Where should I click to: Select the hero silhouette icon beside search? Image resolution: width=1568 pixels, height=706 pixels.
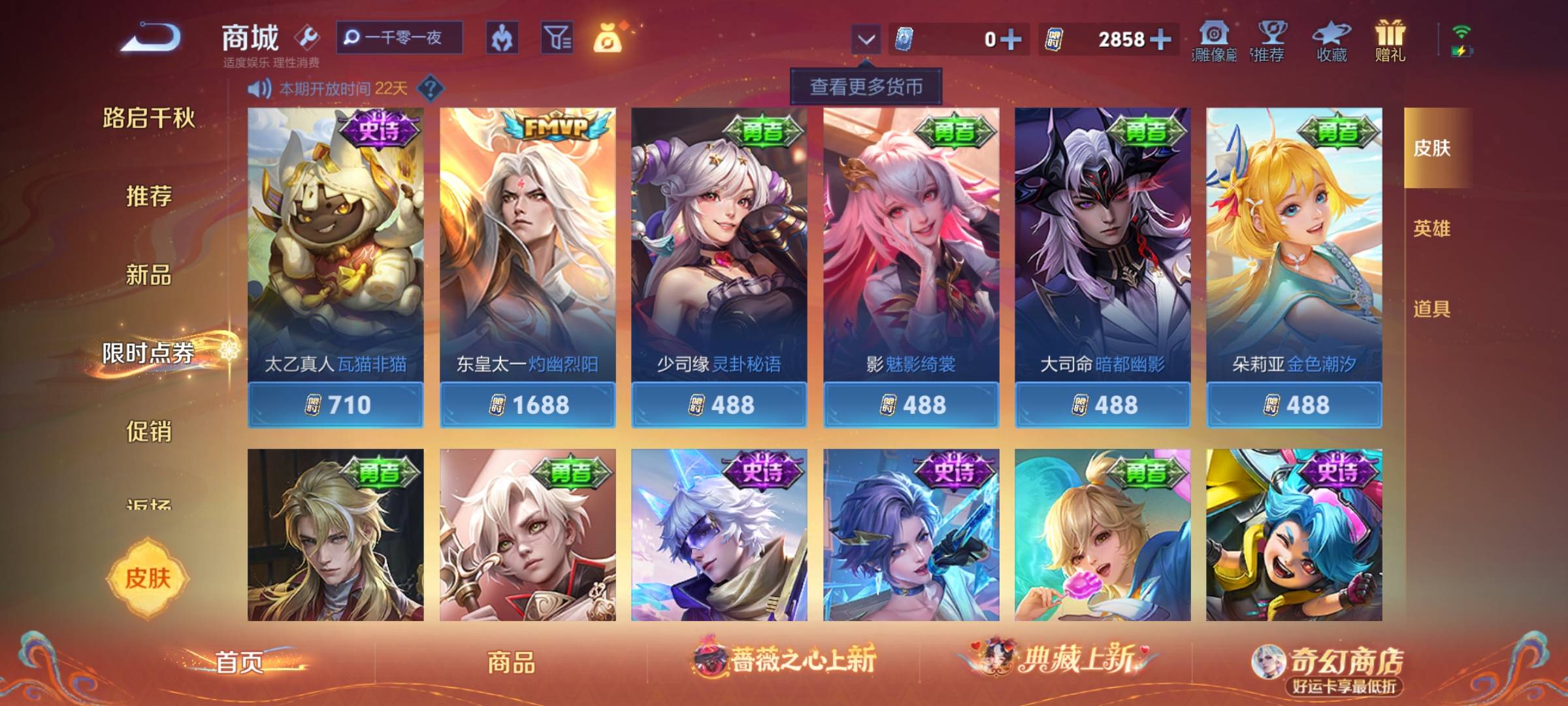click(503, 39)
